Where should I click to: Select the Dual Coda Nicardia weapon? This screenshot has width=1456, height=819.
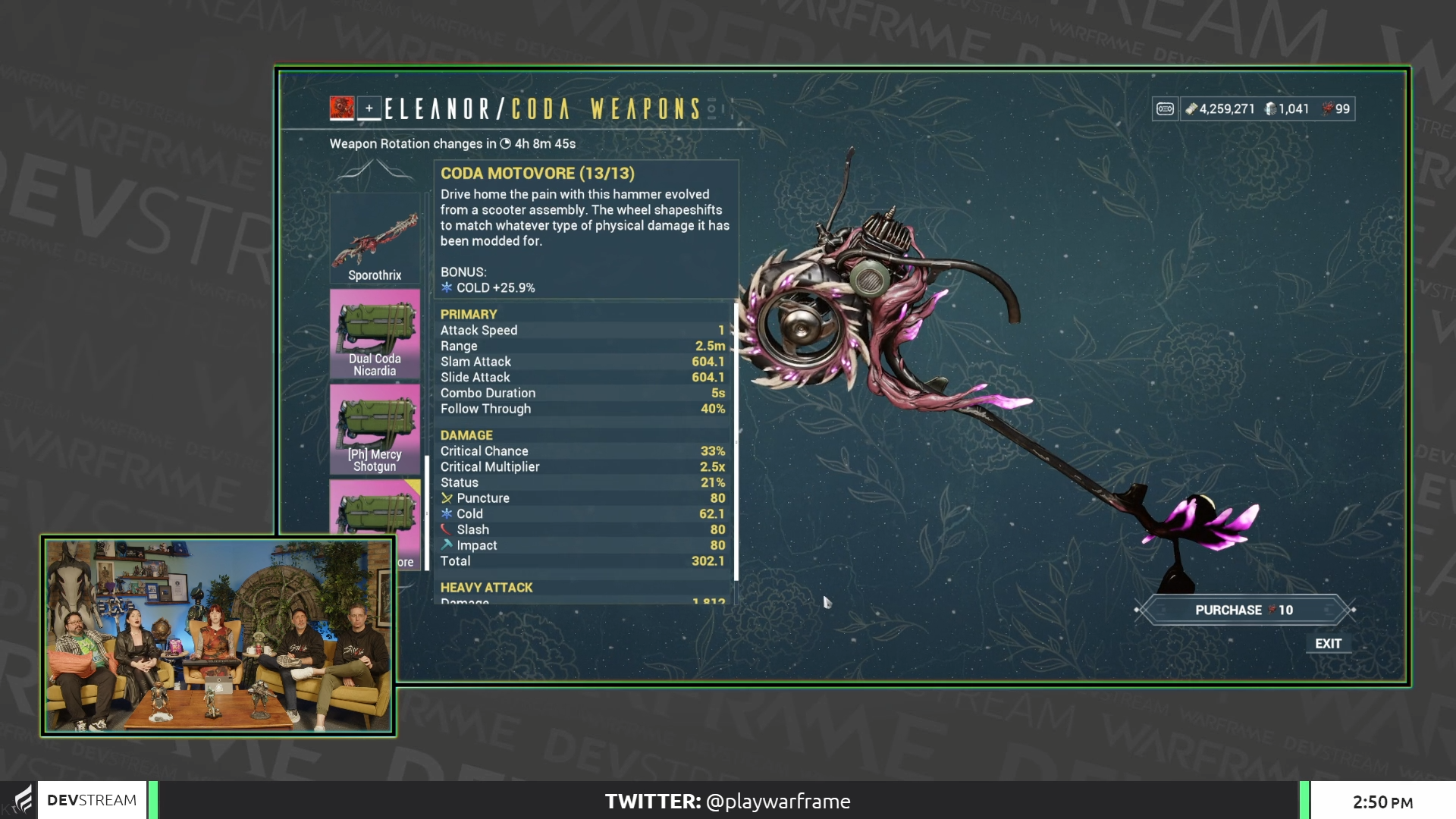[375, 334]
